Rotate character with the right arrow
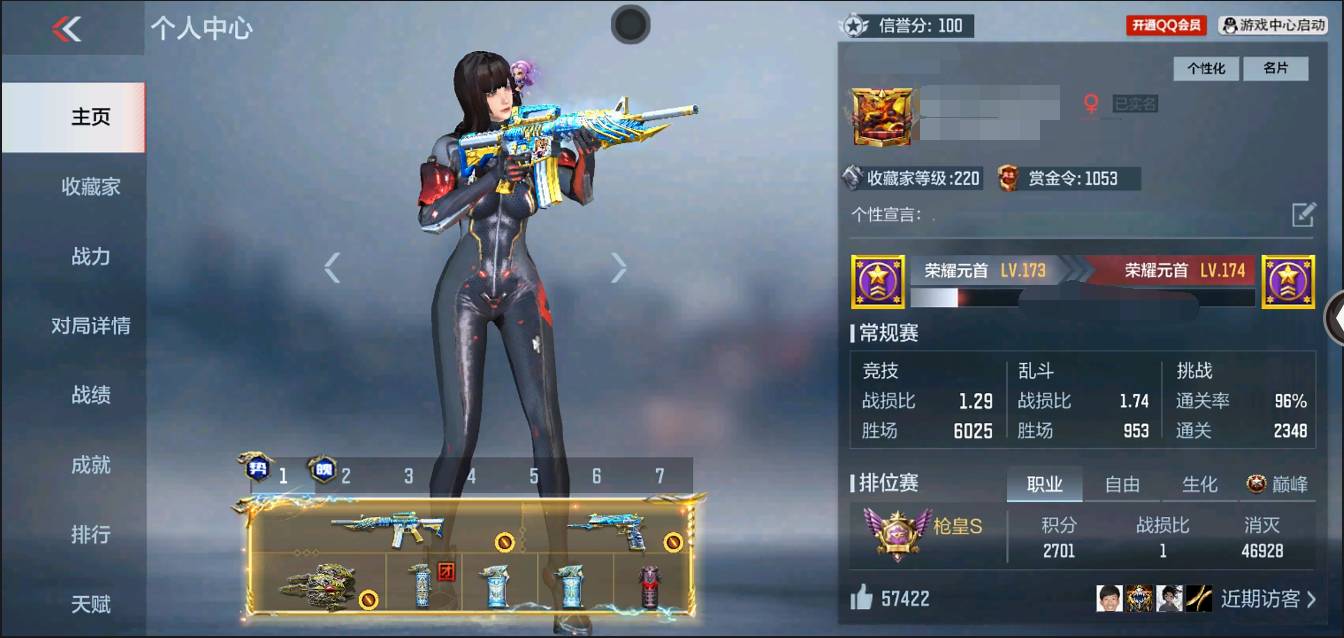Image resolution: width=1344 pixels, height=638 pixels. (x=619, y=267)
